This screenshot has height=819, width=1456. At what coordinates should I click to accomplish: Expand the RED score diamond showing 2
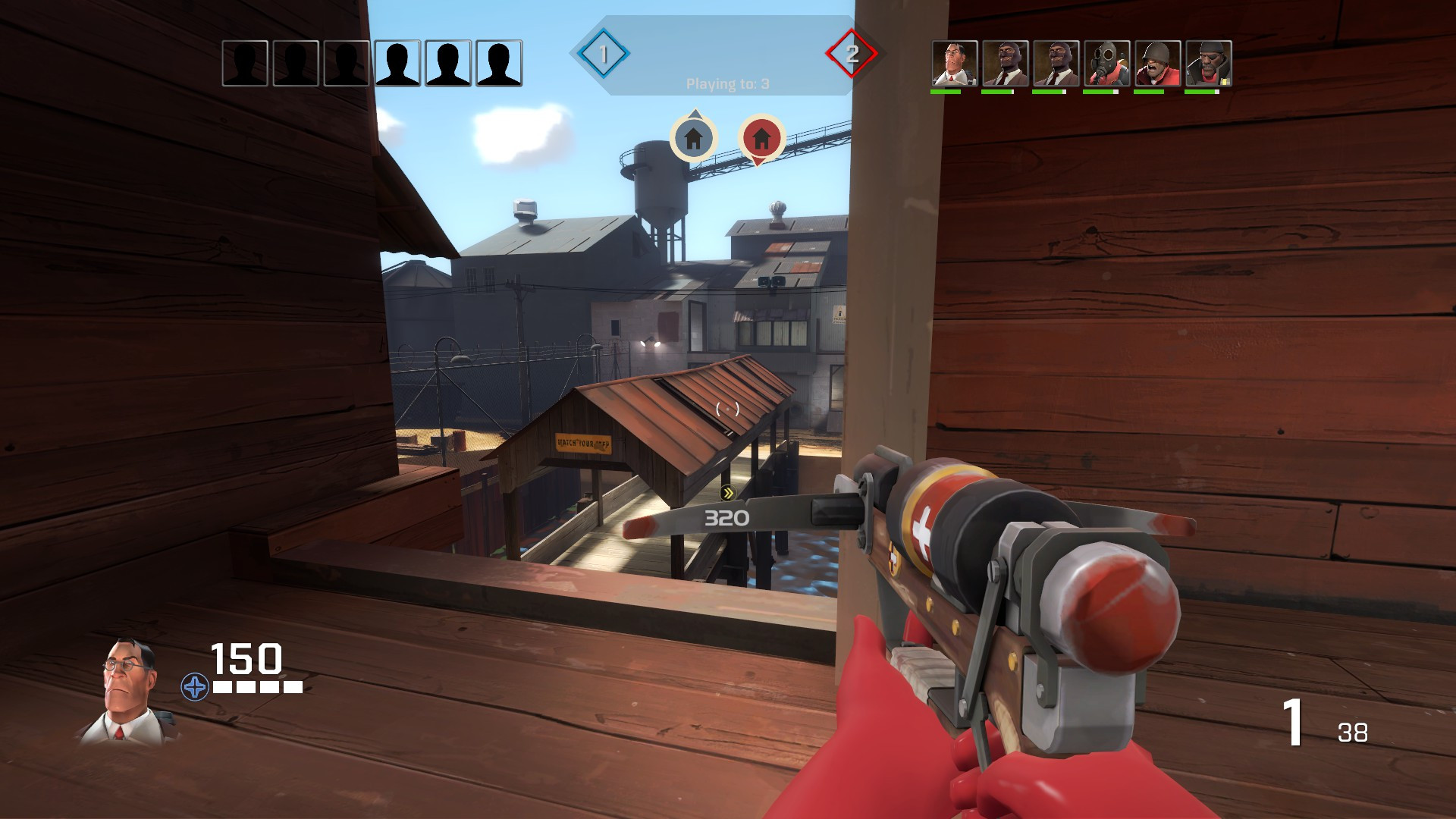(x=853, y=54)
